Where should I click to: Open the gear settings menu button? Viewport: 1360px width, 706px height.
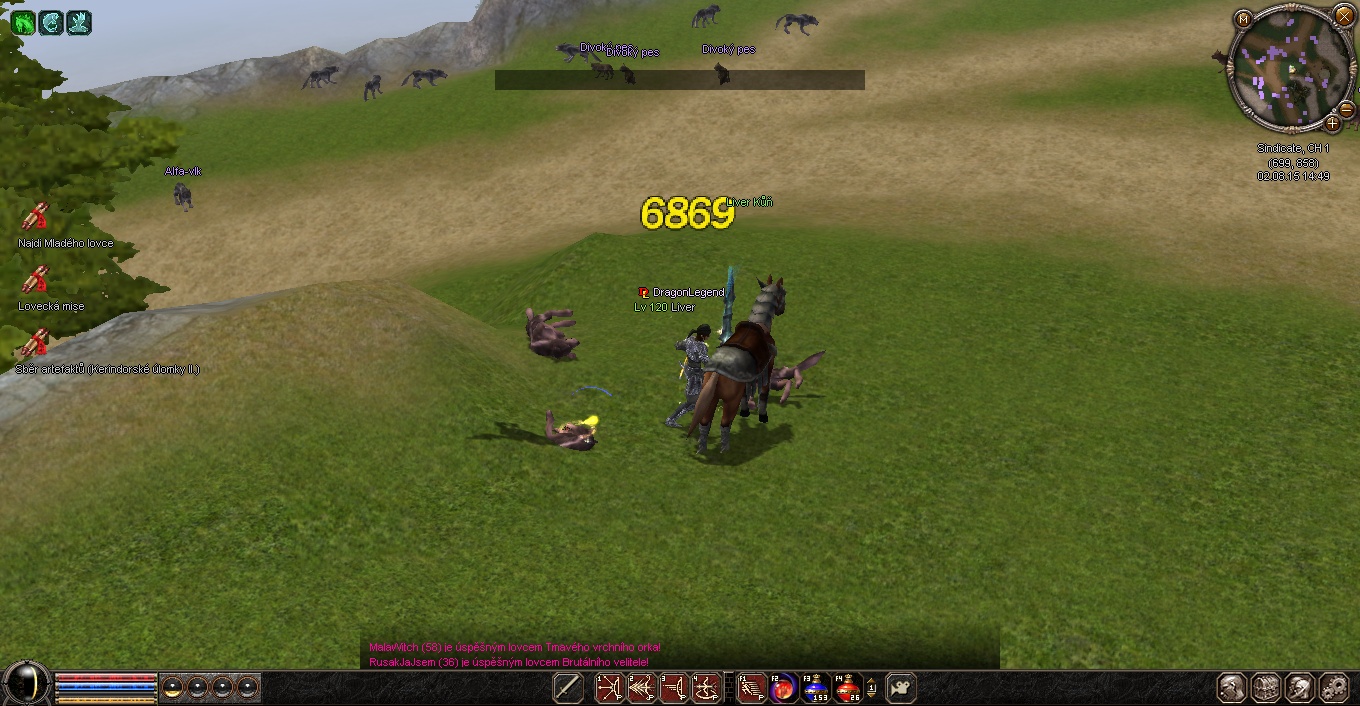[x=1334, y=688]
